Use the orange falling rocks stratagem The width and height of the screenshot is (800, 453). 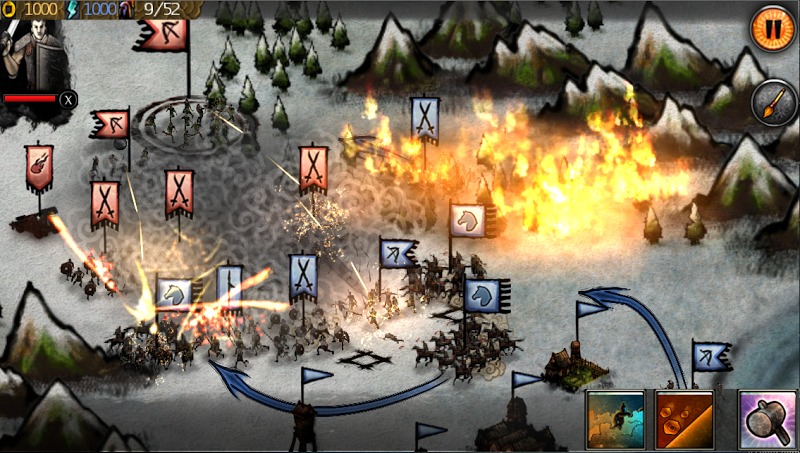point(684,419)
